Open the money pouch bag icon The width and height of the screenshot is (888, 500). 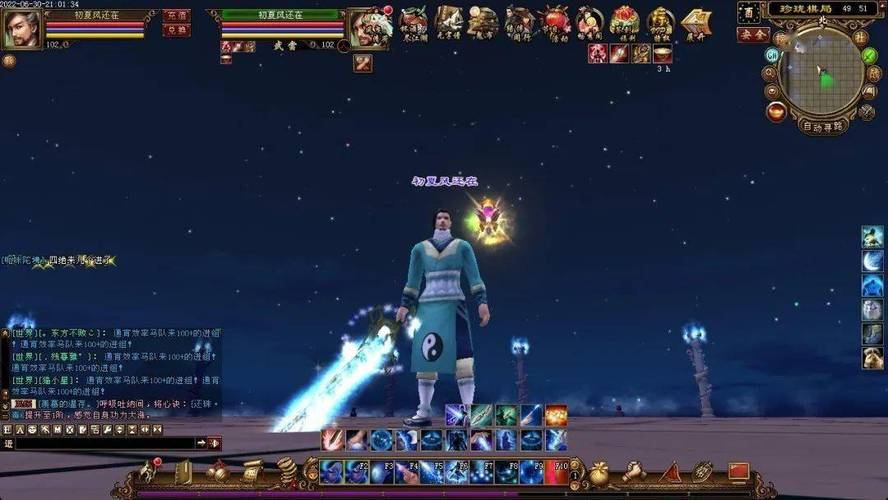[x=598, y=472]
